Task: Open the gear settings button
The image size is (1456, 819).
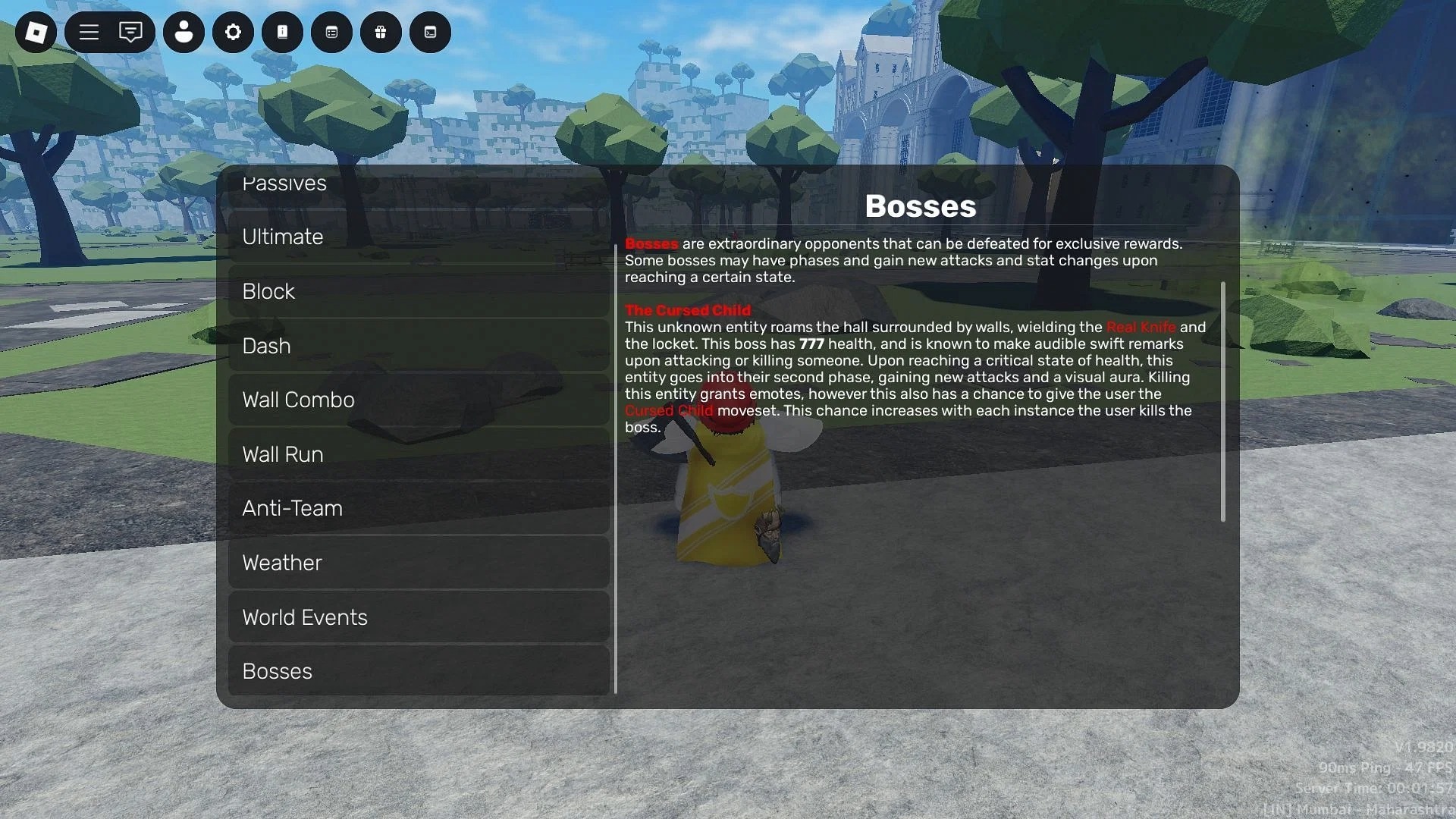Action: 233,32
